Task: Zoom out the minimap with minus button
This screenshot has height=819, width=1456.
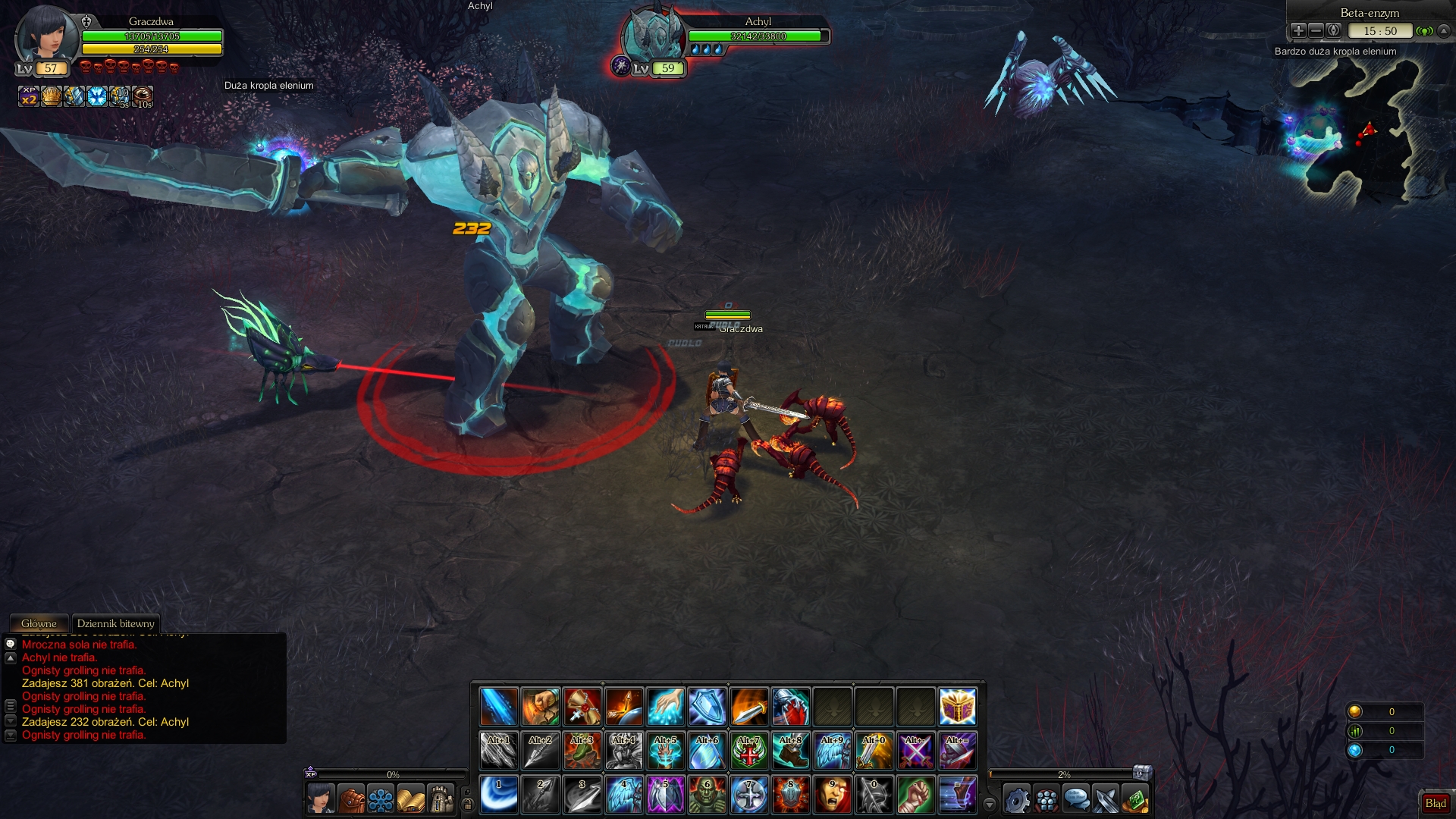Action: point(1316,30)
